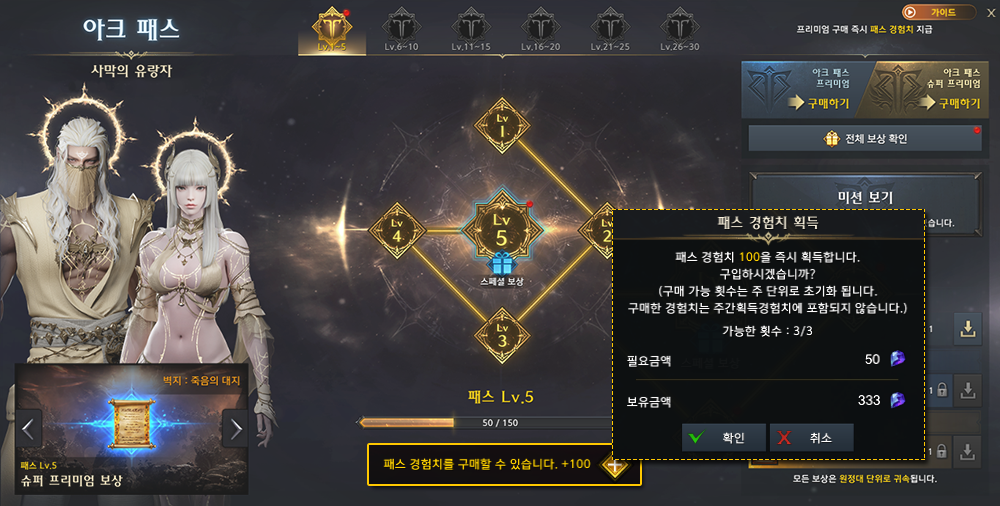Show the Lv.21~25 tab
This screenshot has height=506, width=1000.
(609, 30)
